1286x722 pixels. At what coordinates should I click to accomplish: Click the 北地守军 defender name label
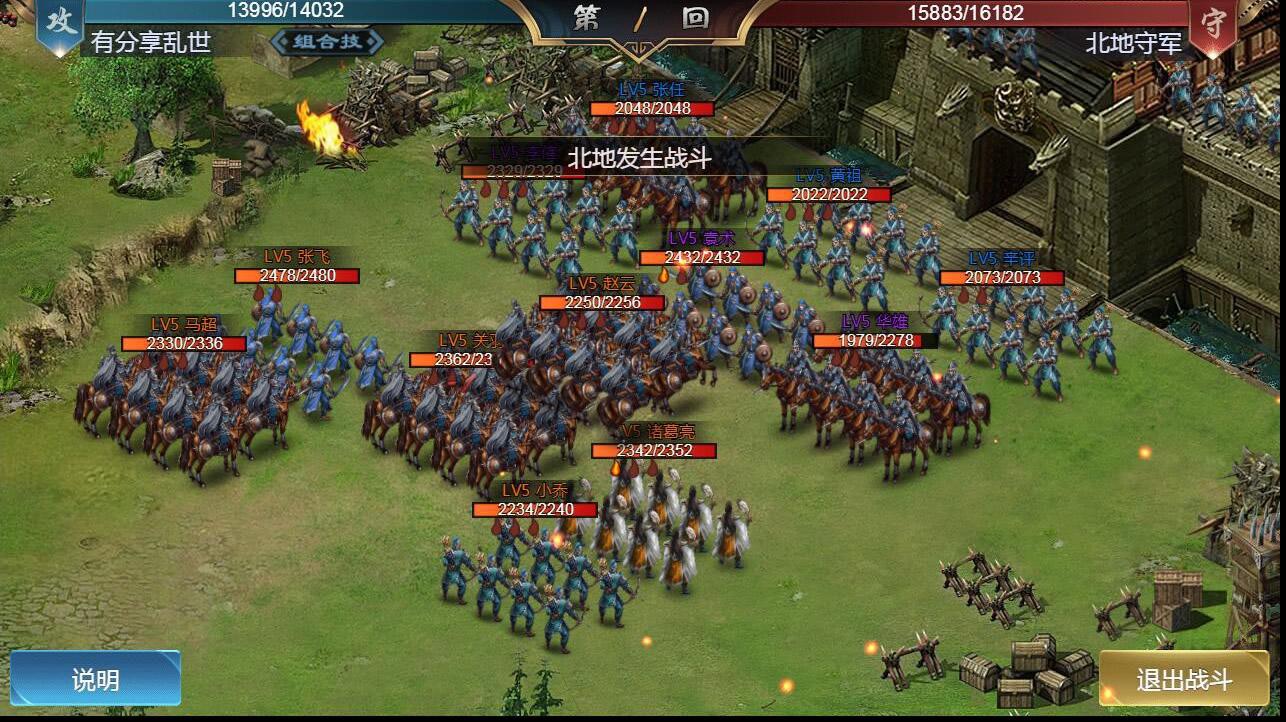point(1133,43)
